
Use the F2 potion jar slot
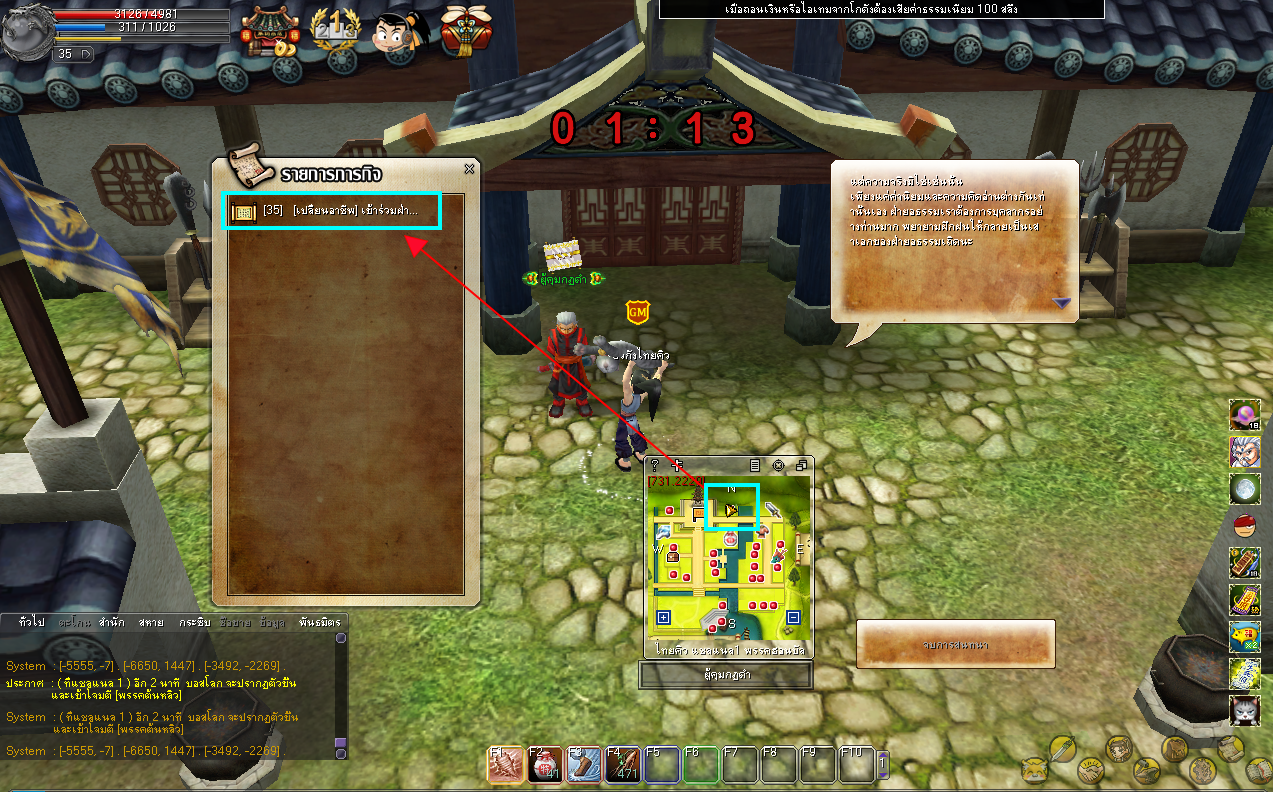(x=544, y=765)
